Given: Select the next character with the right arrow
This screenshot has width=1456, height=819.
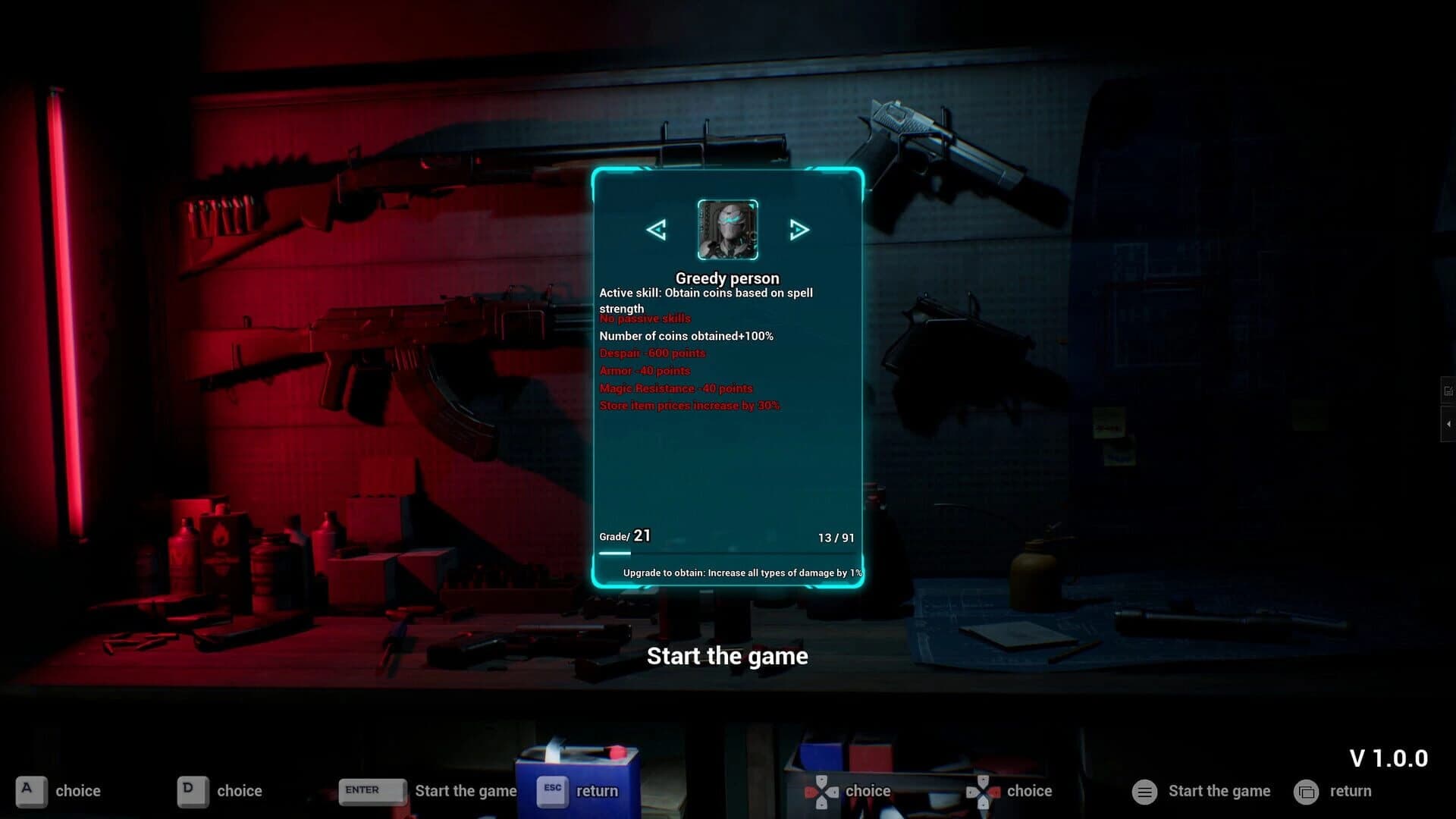Looking at the screenshot, I should (x=799, y=229).
